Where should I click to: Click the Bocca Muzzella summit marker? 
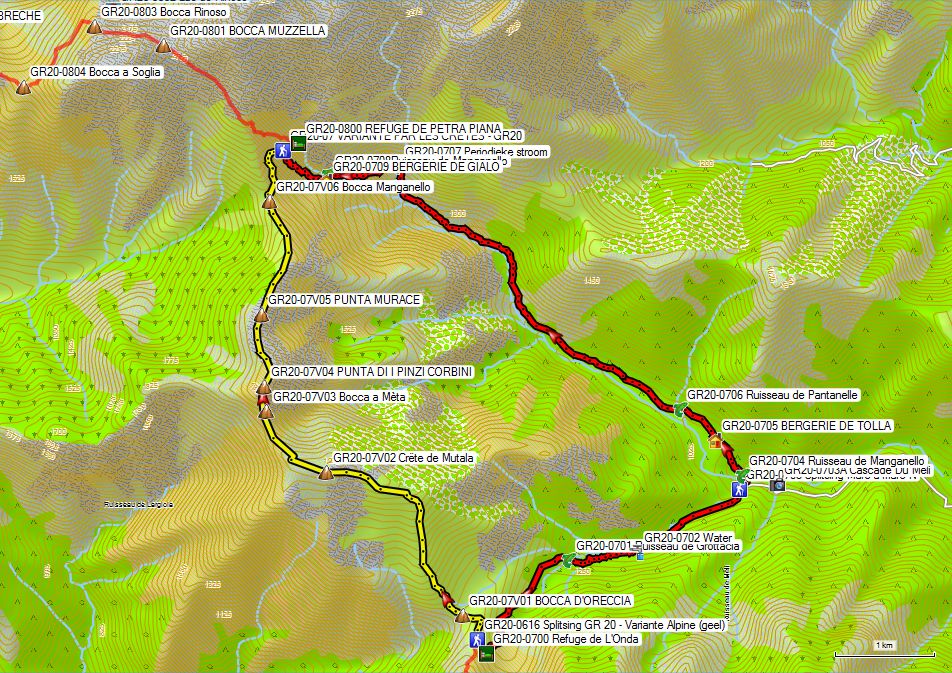point(163,45)
